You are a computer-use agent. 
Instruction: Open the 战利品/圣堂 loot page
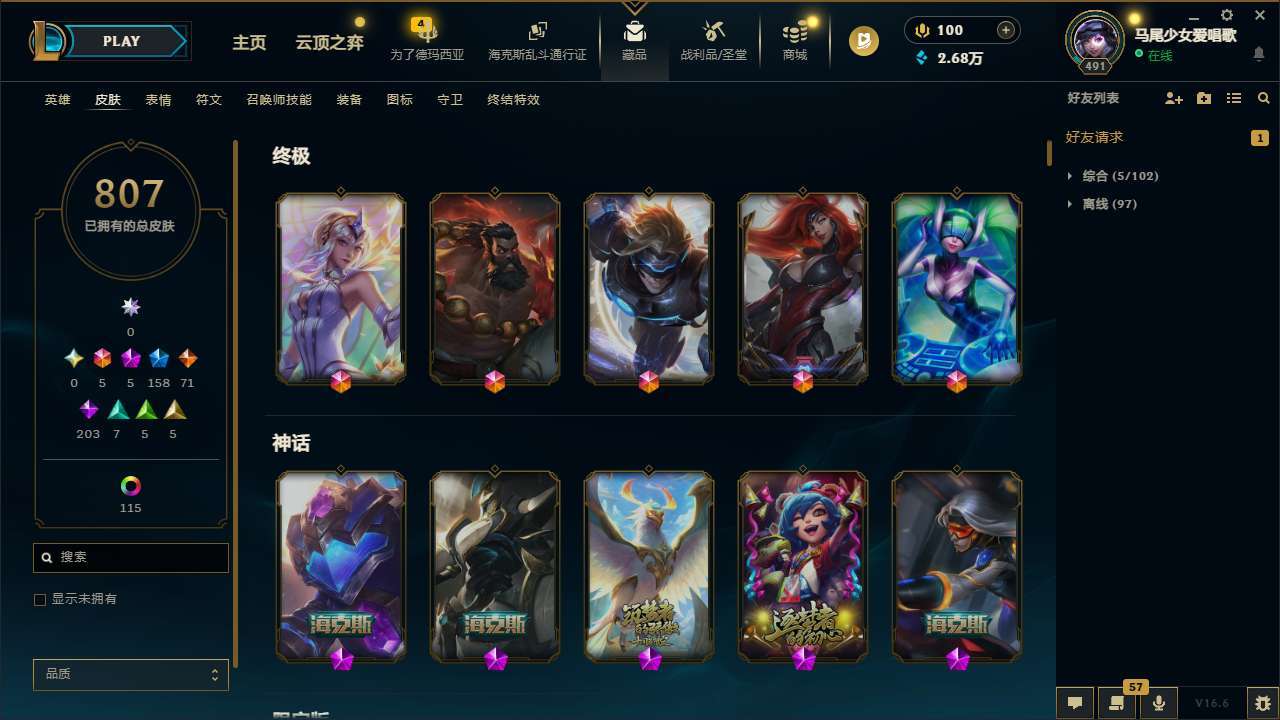pos(713,41)
